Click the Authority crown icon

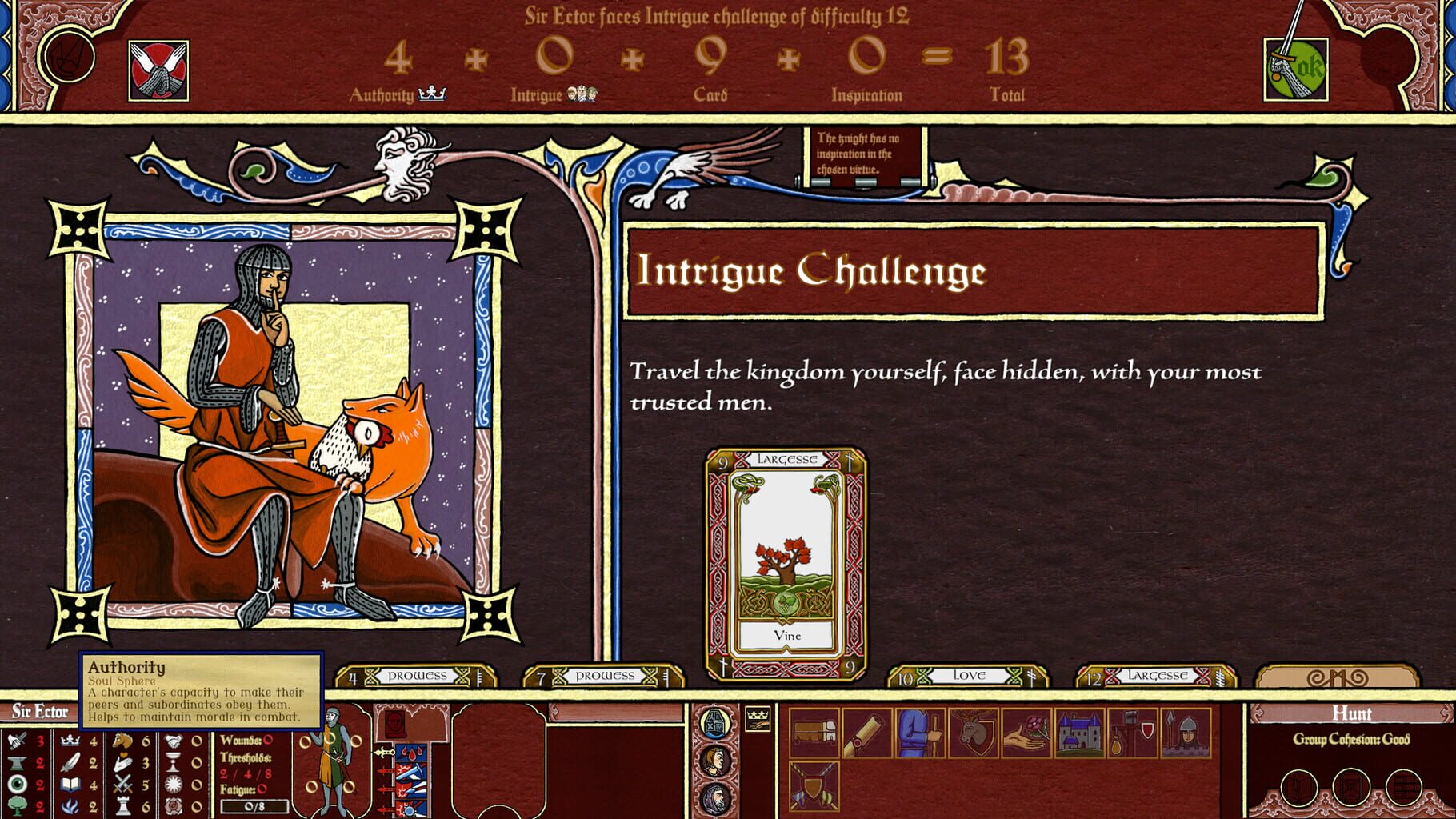pos(432,93)
